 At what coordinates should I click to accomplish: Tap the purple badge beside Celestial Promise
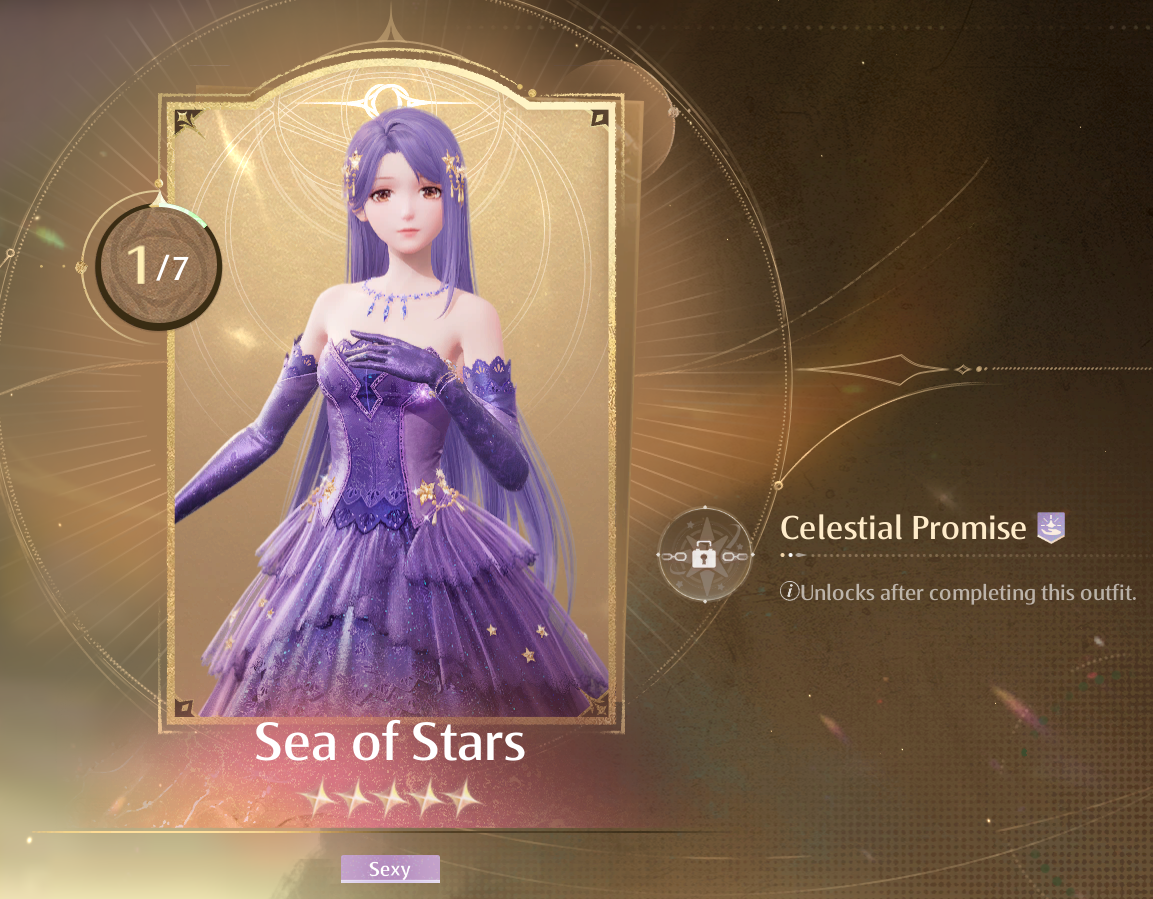coord(1050,527)
